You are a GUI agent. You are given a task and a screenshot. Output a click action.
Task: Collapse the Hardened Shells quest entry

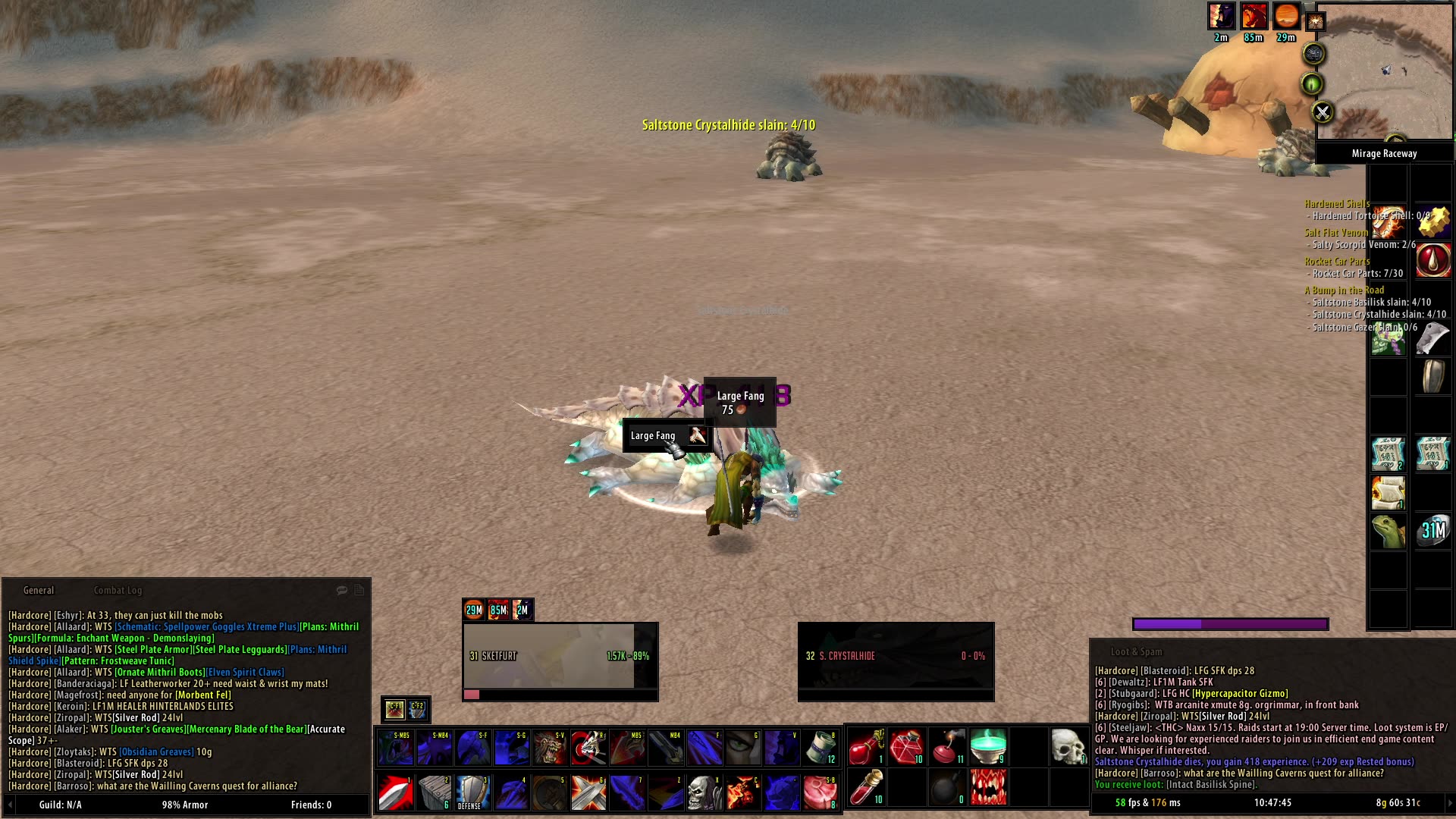click(x=1336, y=203)
